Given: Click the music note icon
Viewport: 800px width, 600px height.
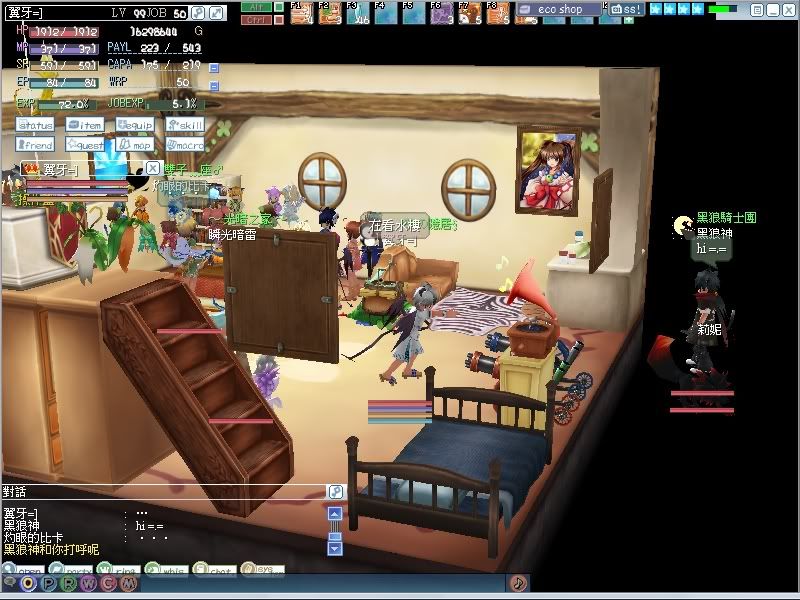Looking at the screenshot, I should pos(518,582).
